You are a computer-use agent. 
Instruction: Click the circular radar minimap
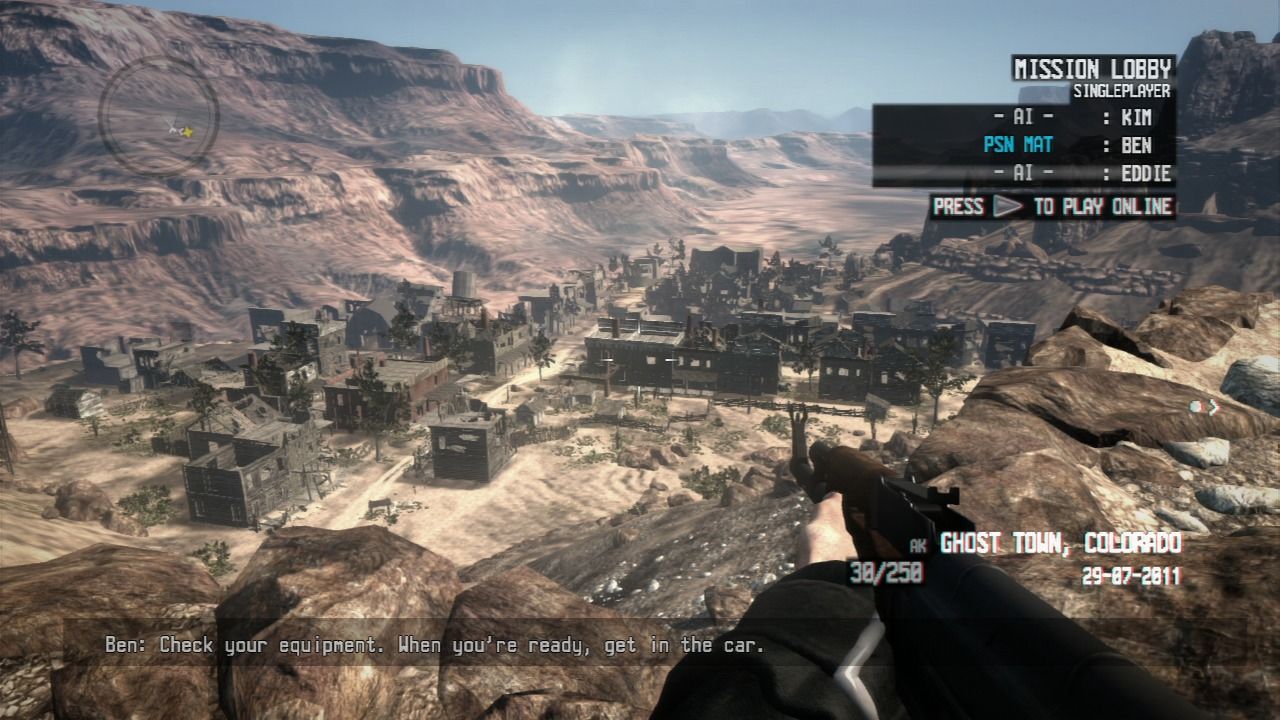(158, 116)
